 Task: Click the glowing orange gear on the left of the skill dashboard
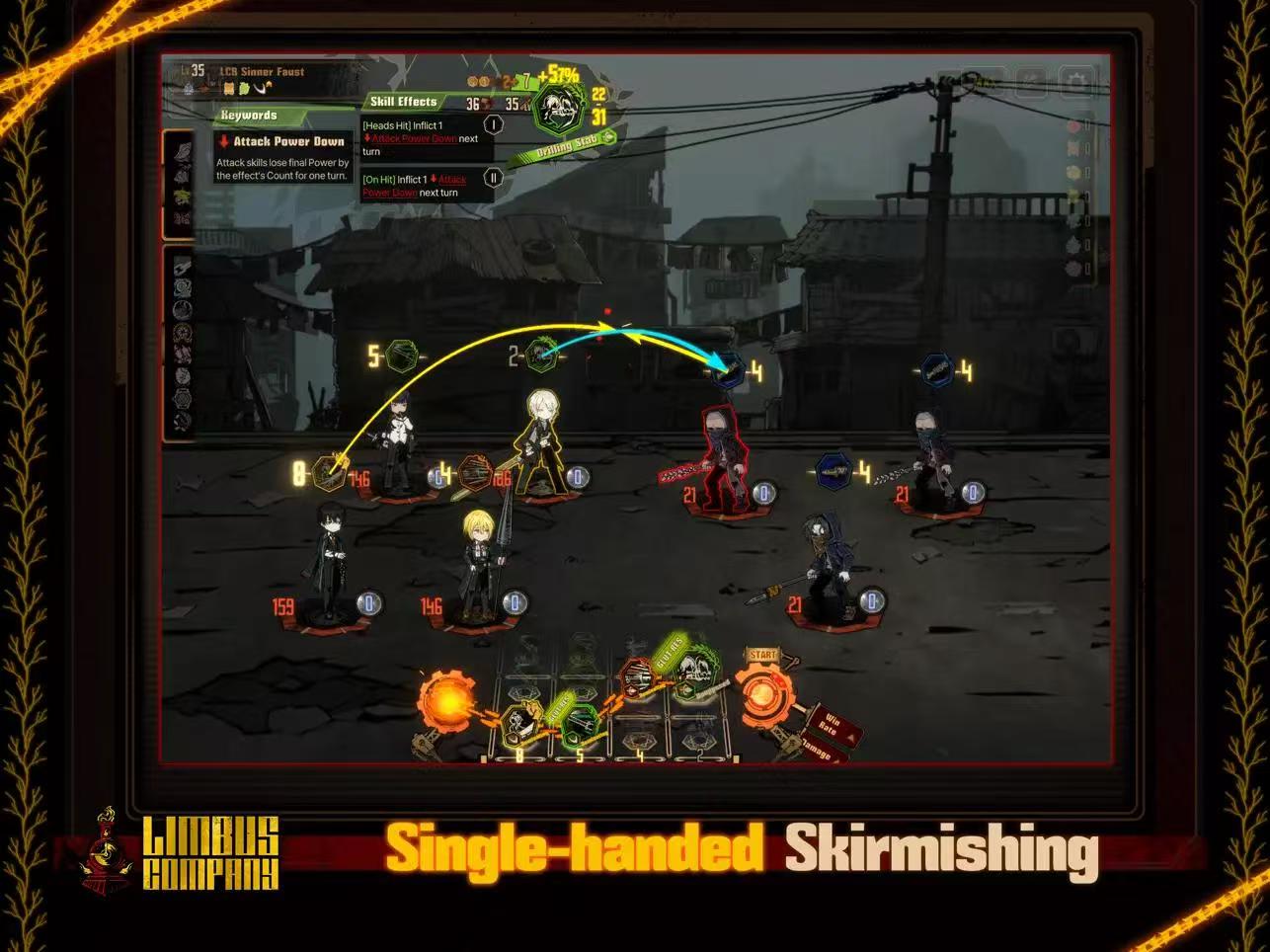point(445,701)
